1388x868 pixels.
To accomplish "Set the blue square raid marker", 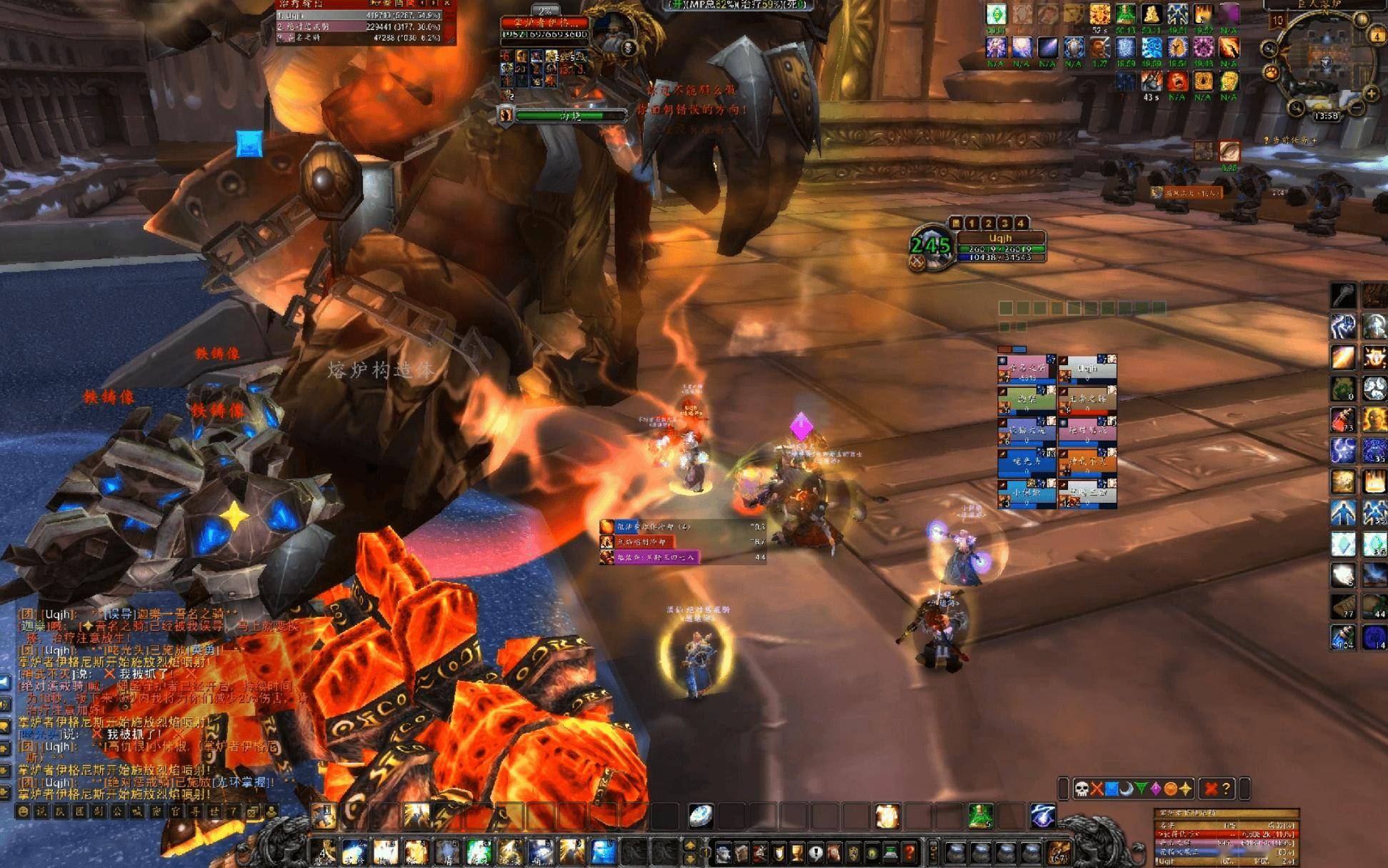I will tap(1111, 789).
